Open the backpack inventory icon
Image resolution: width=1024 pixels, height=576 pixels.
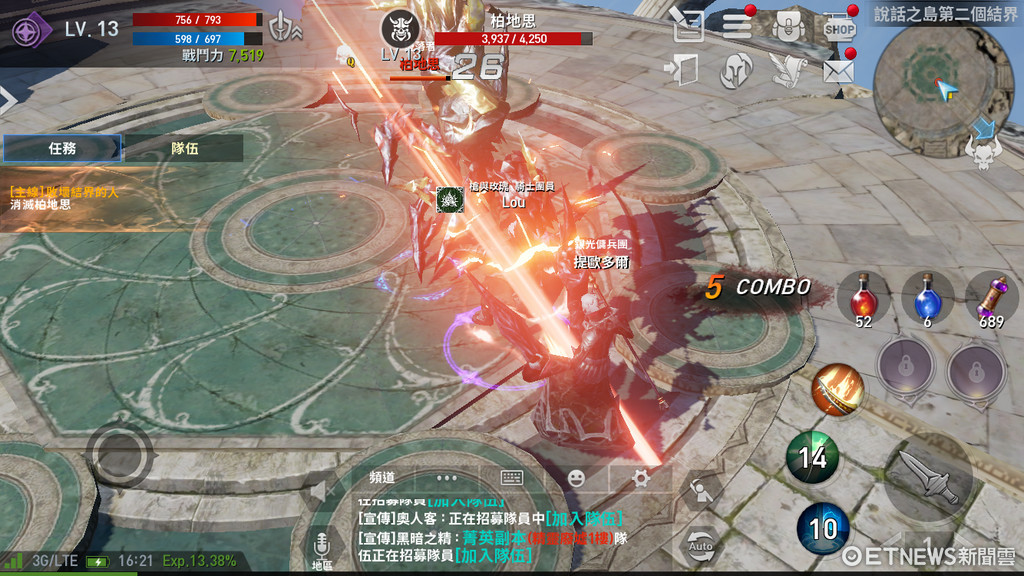tap(789, 25)
